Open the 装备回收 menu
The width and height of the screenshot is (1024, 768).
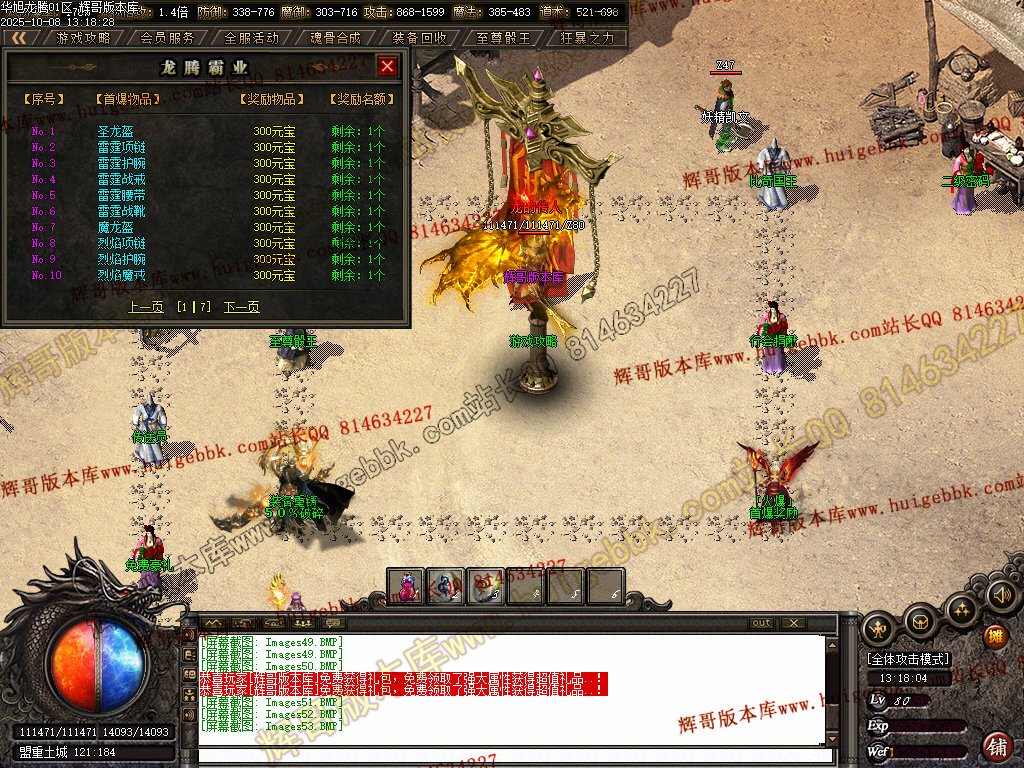[x=419, y=38]
